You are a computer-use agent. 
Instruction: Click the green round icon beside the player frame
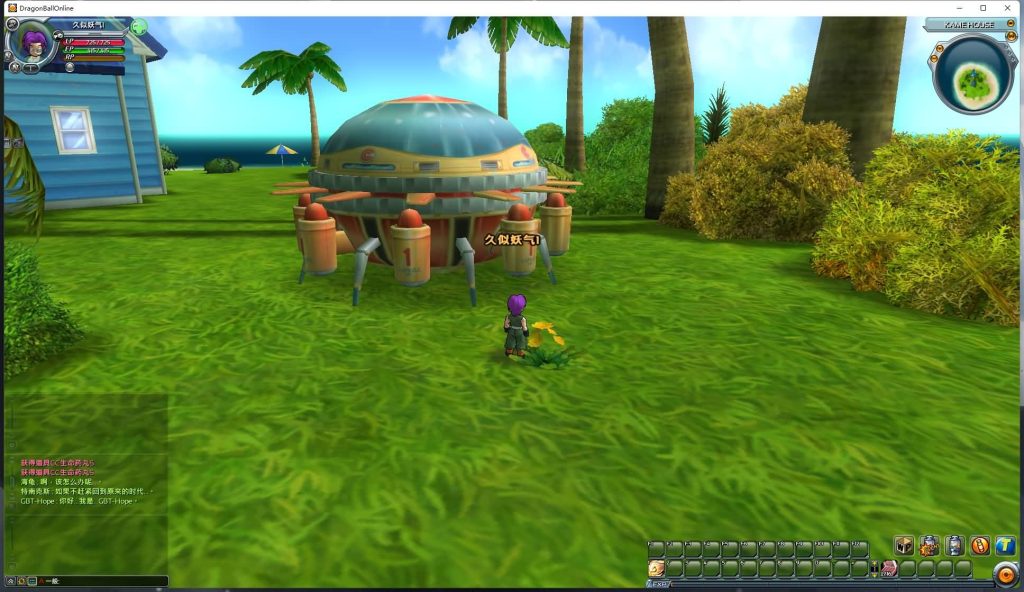139,27
